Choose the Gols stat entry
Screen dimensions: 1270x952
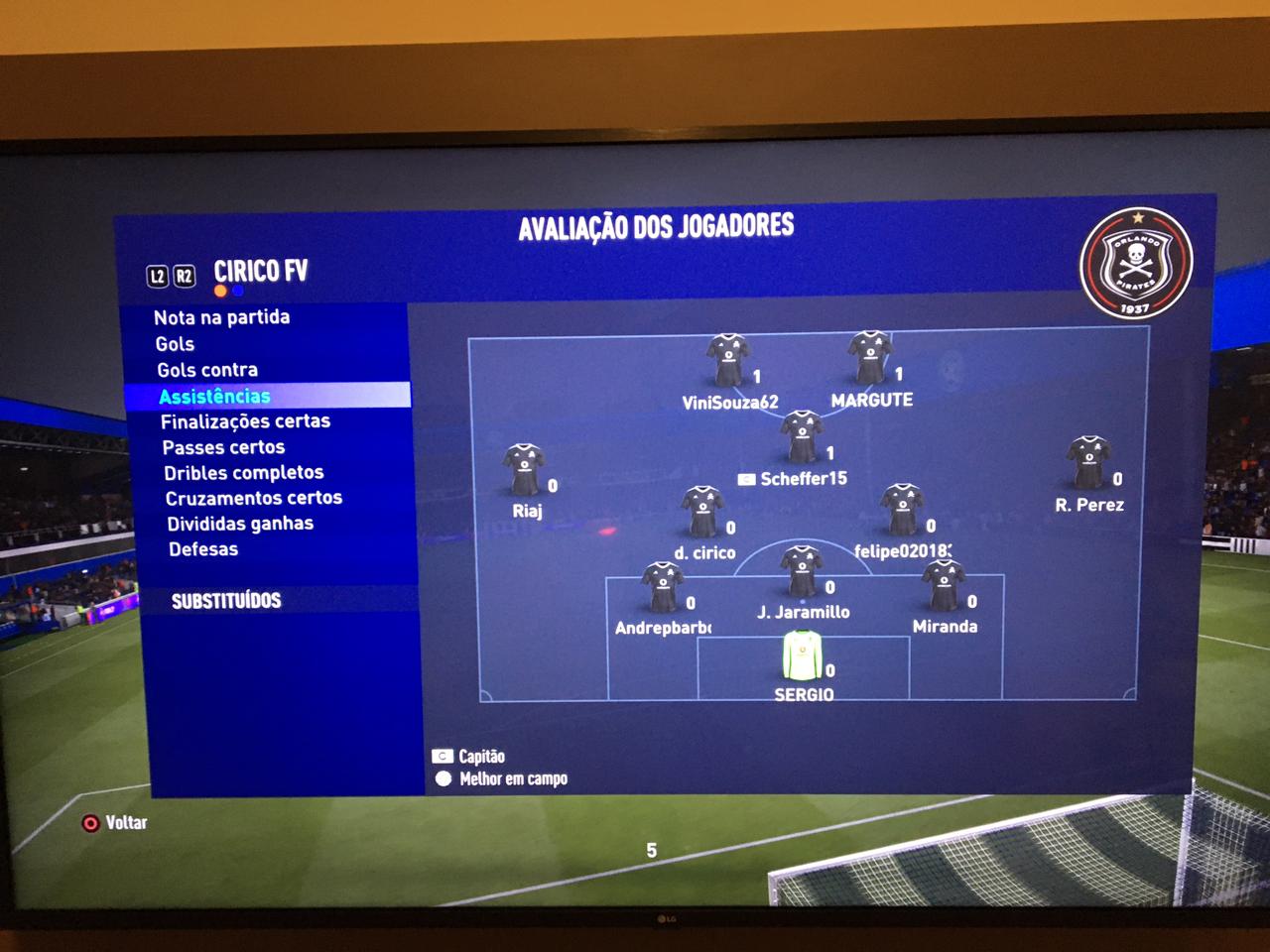(175, 344)
